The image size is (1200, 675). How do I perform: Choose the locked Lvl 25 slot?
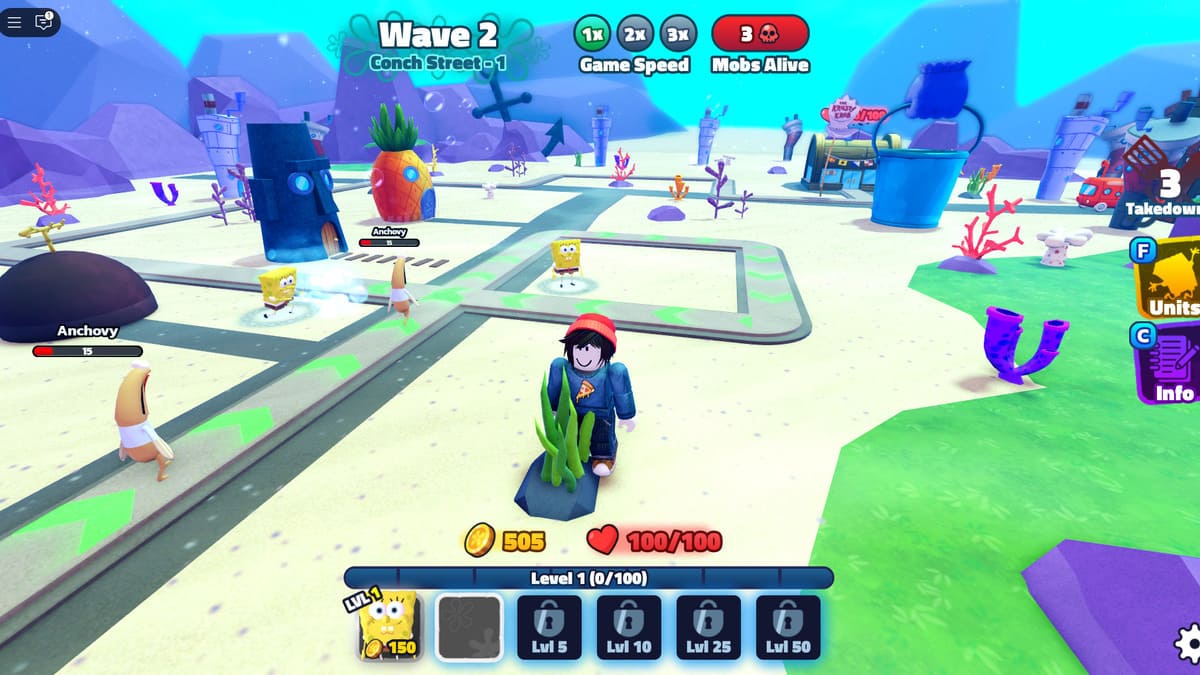point(708,627)
